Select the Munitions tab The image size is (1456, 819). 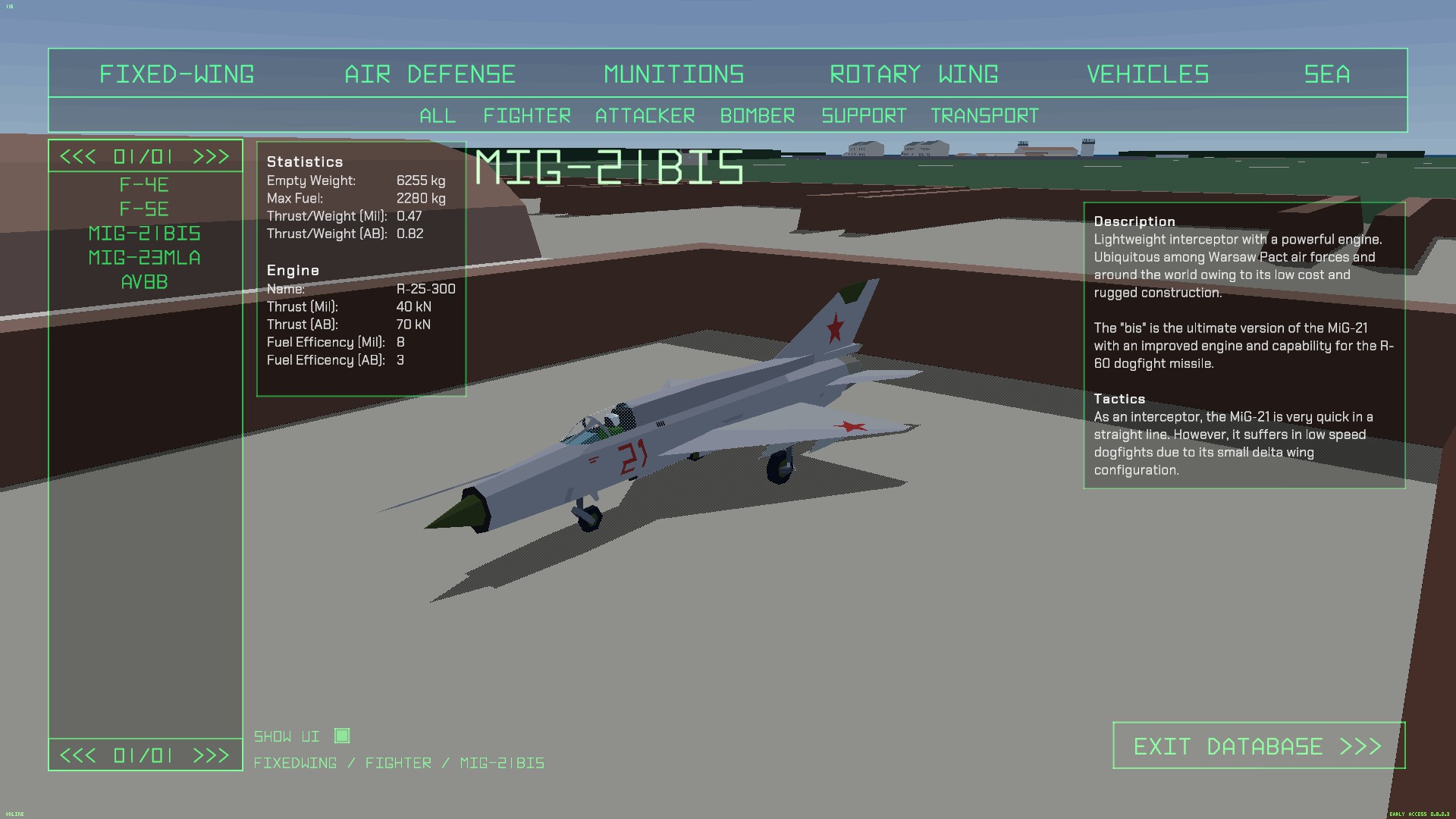coord(674,74)
